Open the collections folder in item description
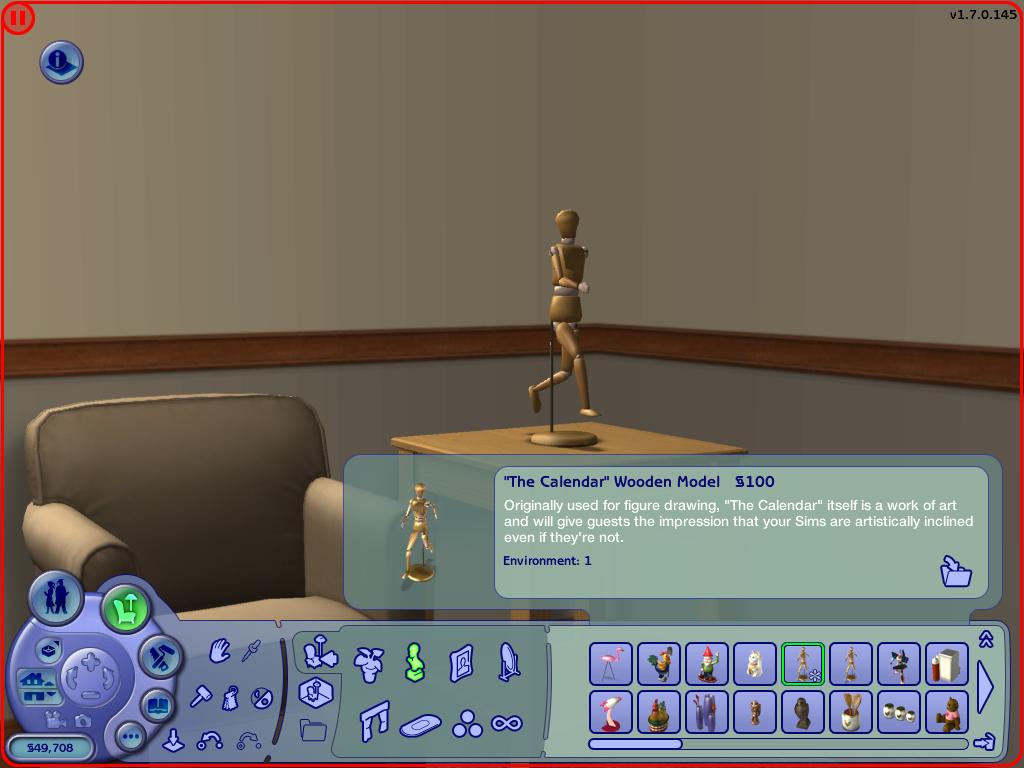The image size is (1024, 768). 956,571
